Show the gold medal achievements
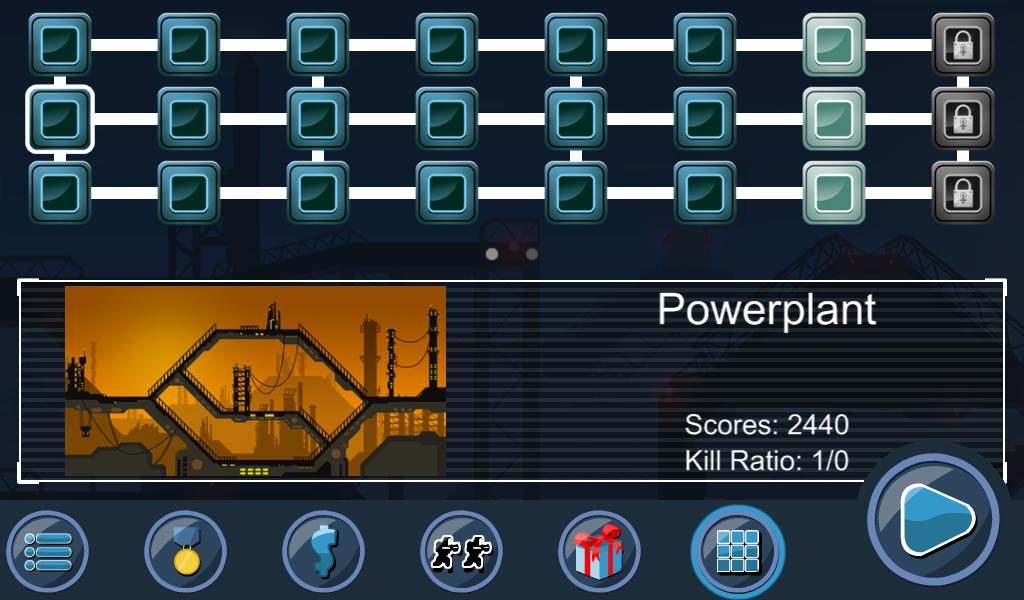 (185, 551)
